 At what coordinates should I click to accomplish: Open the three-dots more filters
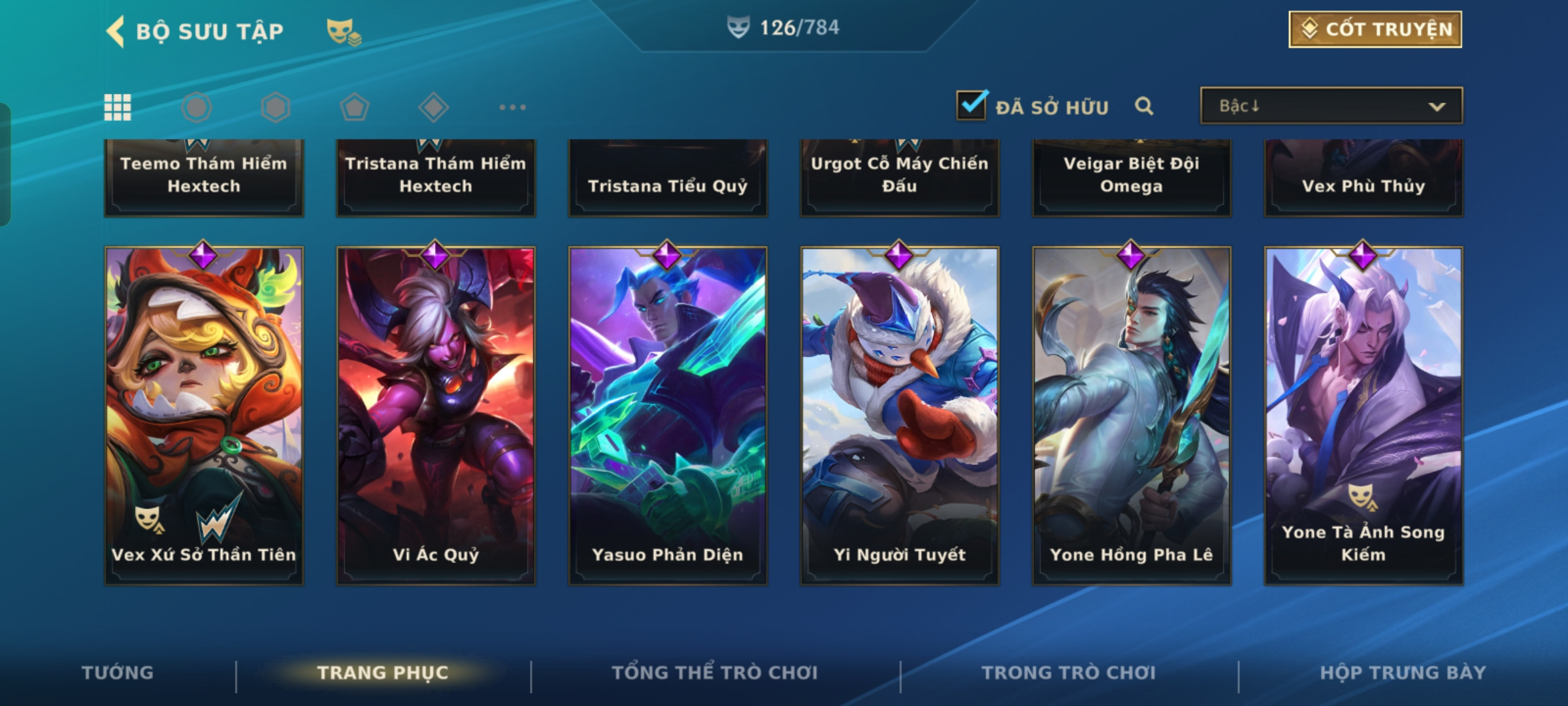[x=512, y=107]
